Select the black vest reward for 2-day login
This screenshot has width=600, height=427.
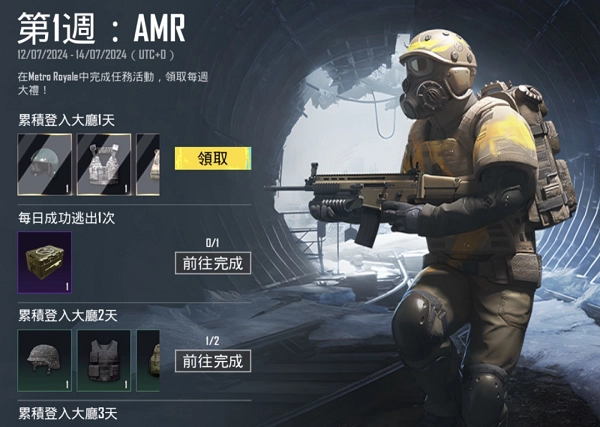point(104,360)
